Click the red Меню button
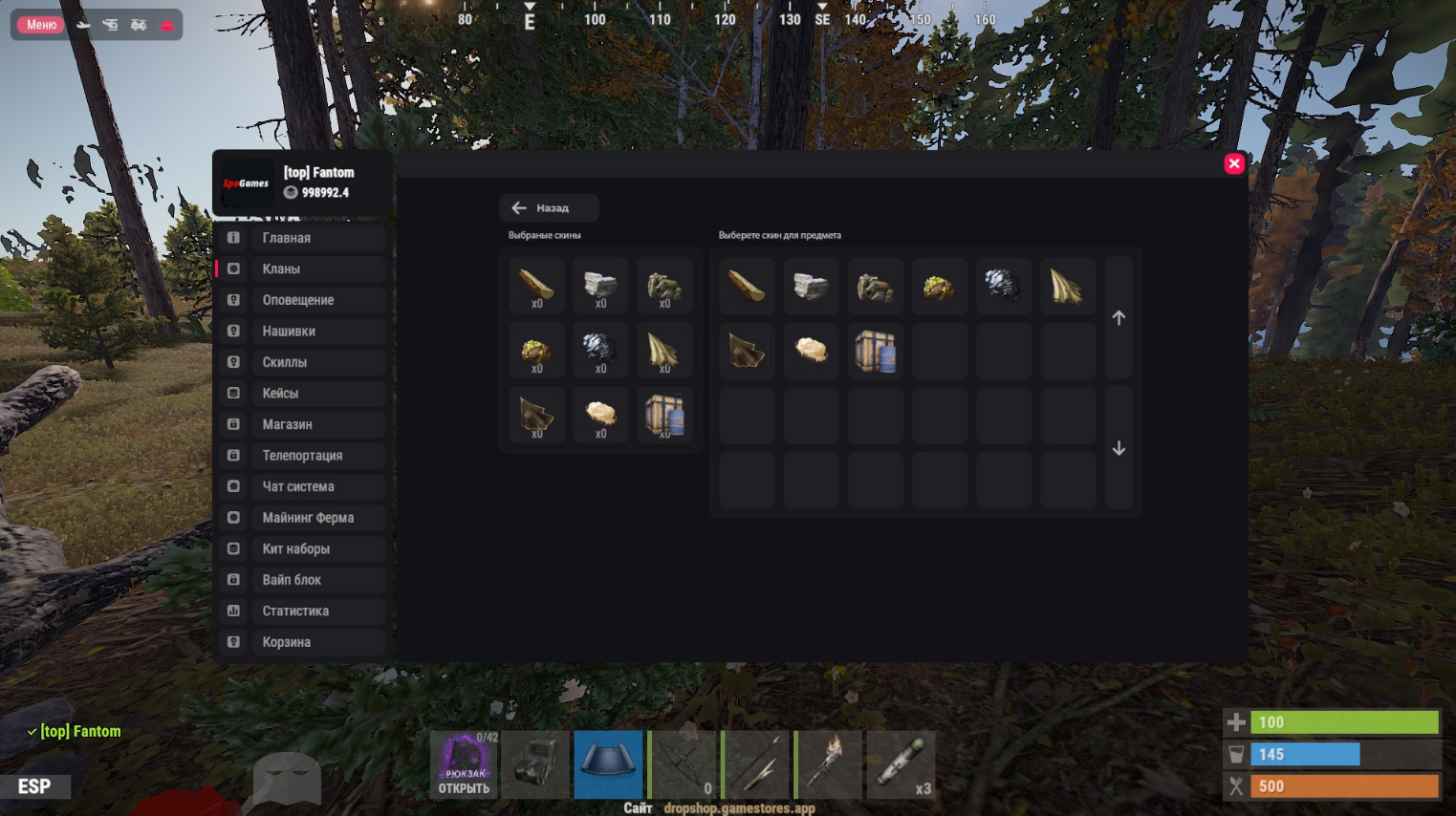Viewport: 1456px width, 816px height. (41, 25)
